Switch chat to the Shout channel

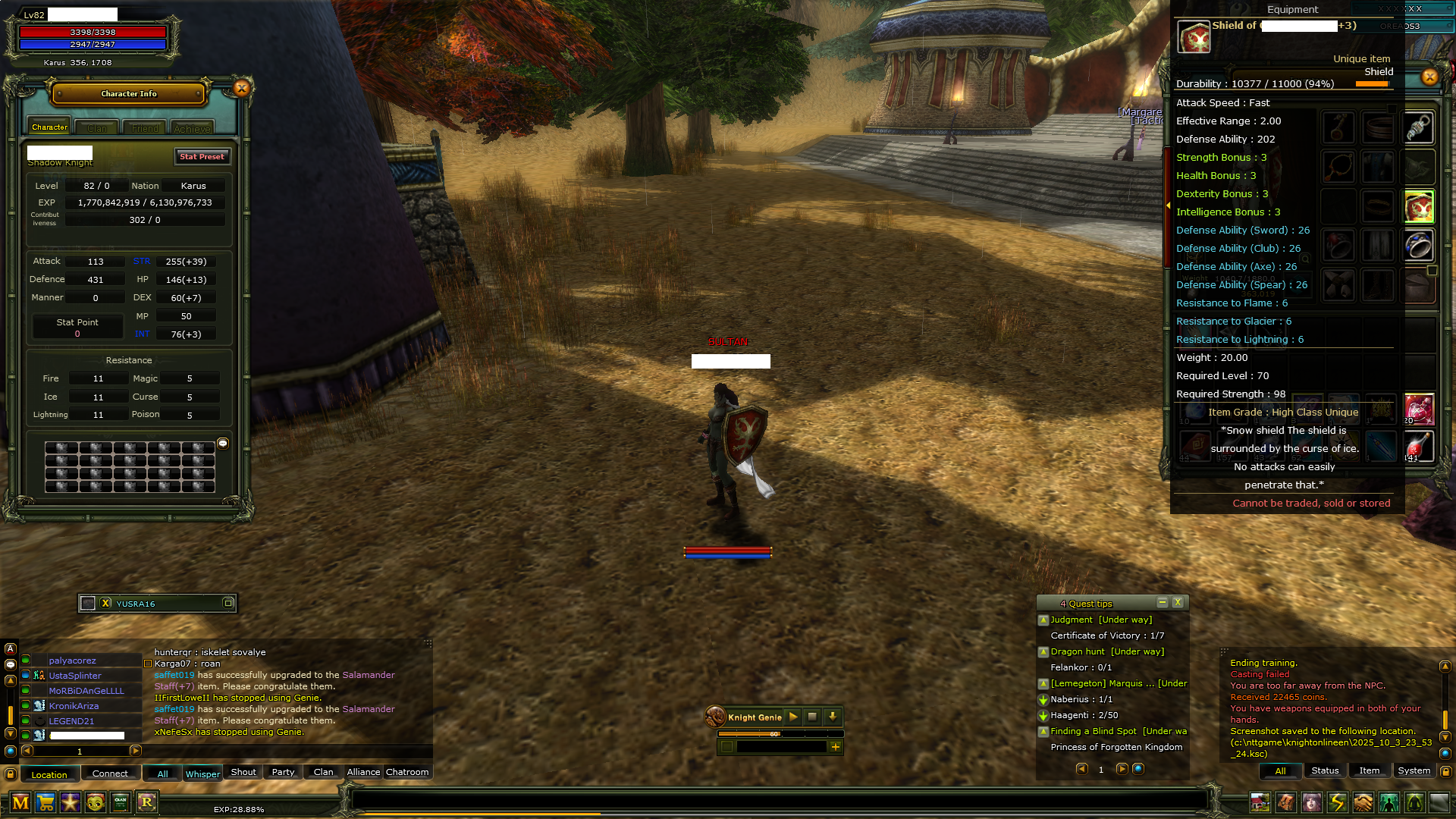(243, 772)
